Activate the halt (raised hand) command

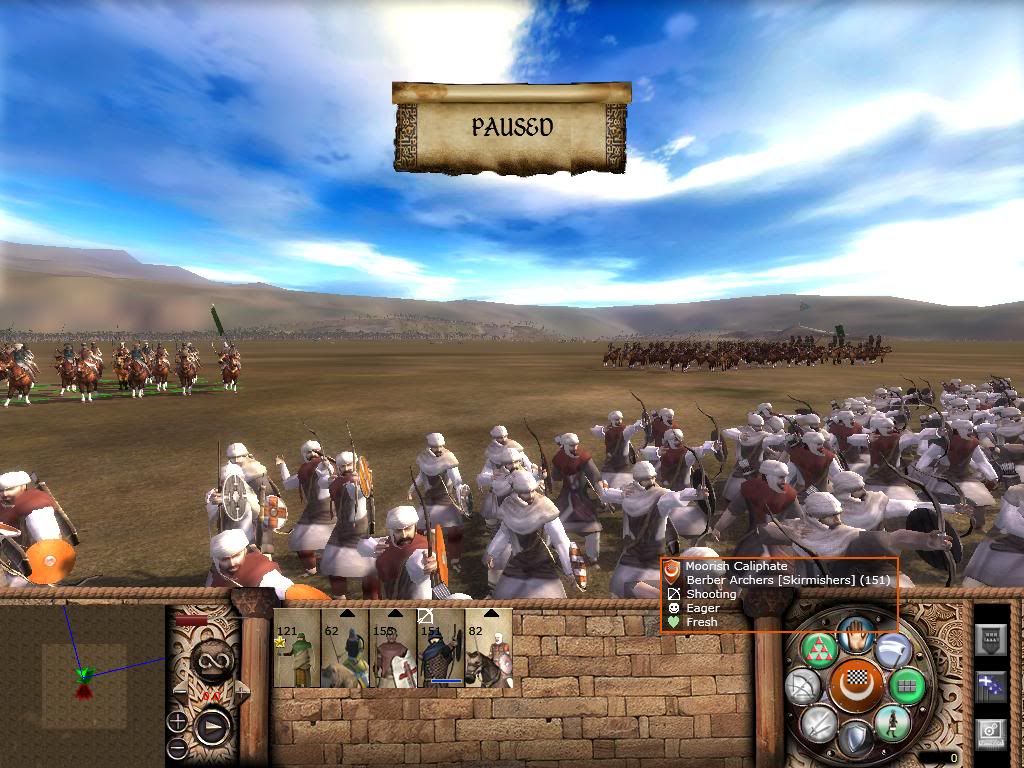(x=855, y=632)
